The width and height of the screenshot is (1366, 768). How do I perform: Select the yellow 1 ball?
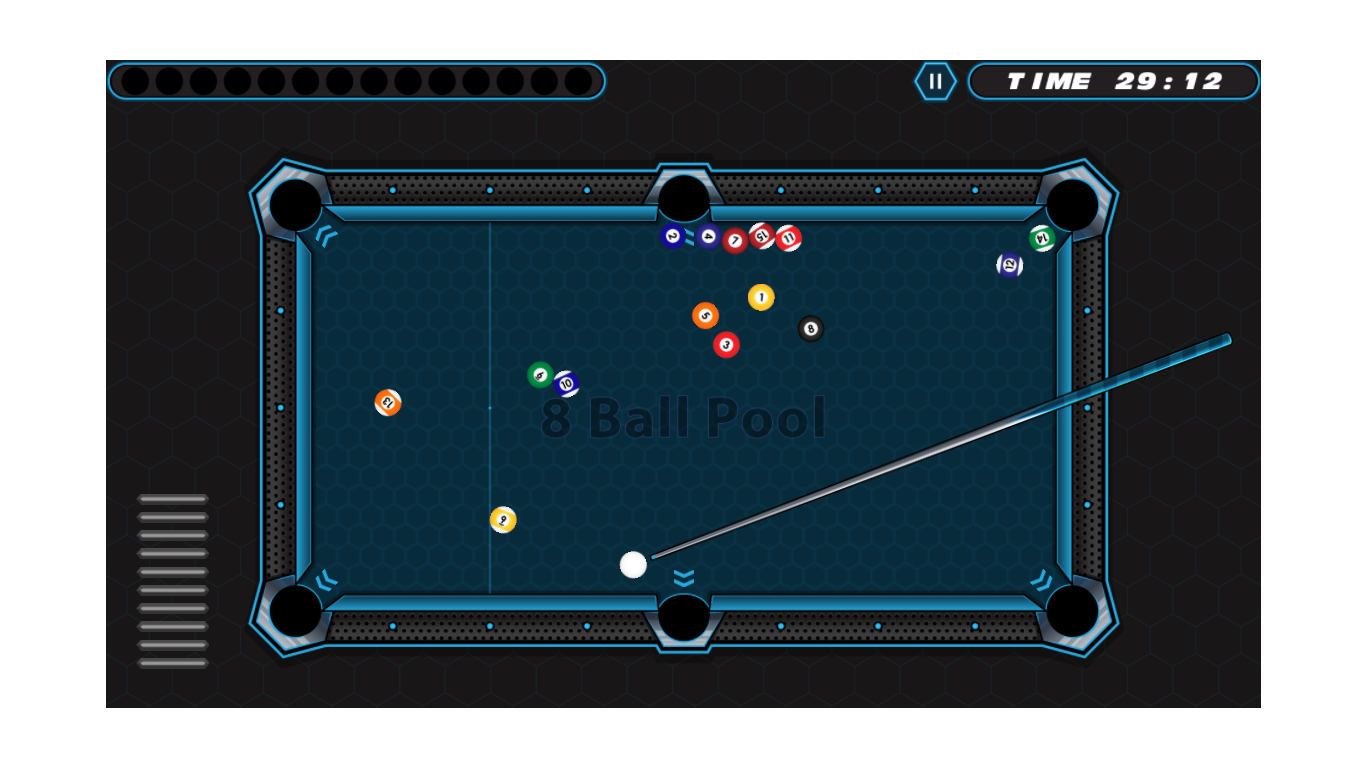761,295
